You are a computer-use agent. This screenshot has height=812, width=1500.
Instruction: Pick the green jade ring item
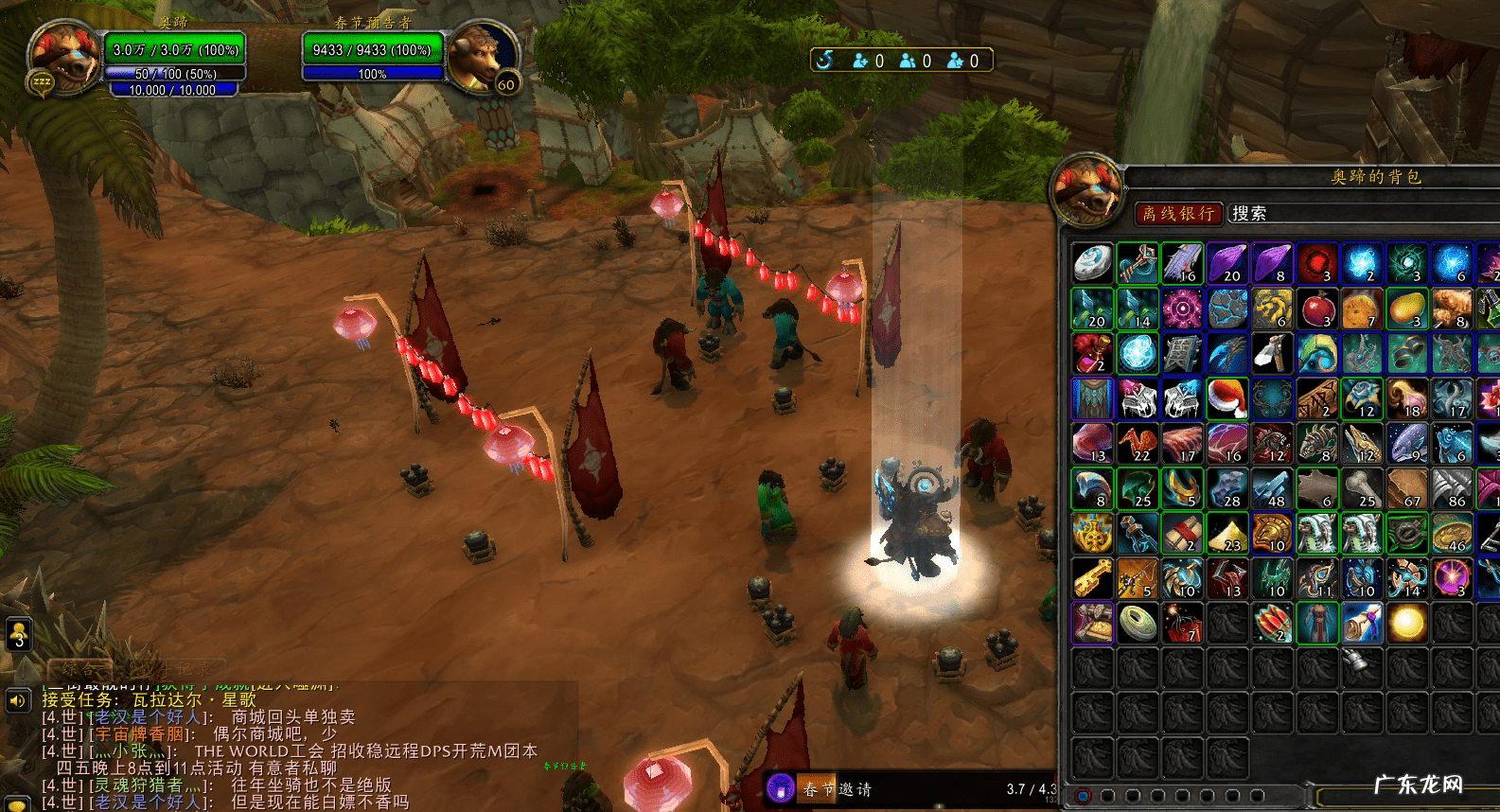tap(1137, 624)
